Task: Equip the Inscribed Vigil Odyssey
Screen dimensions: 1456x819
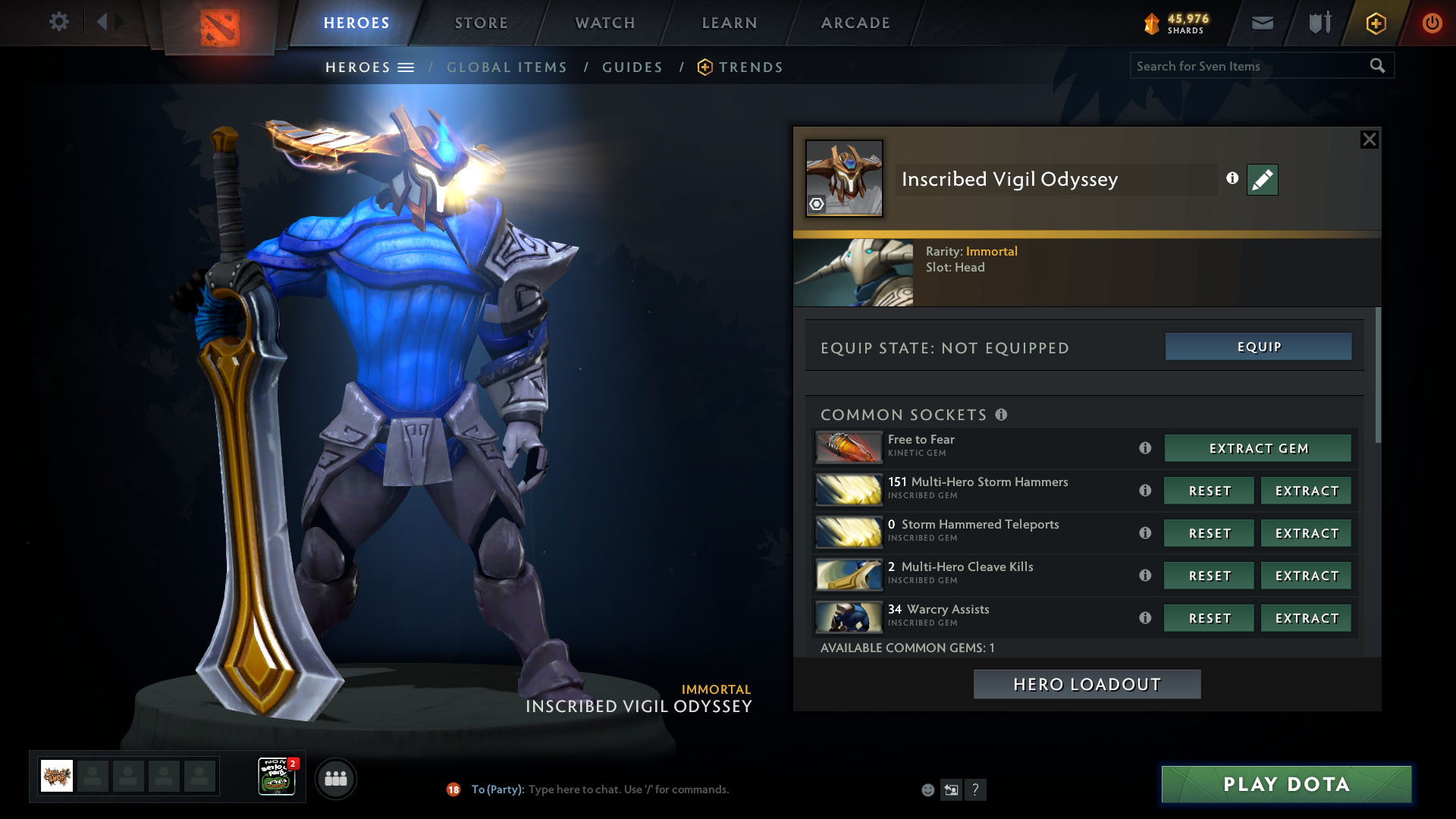Action: pyautogui.click(x=1258, y=347)
